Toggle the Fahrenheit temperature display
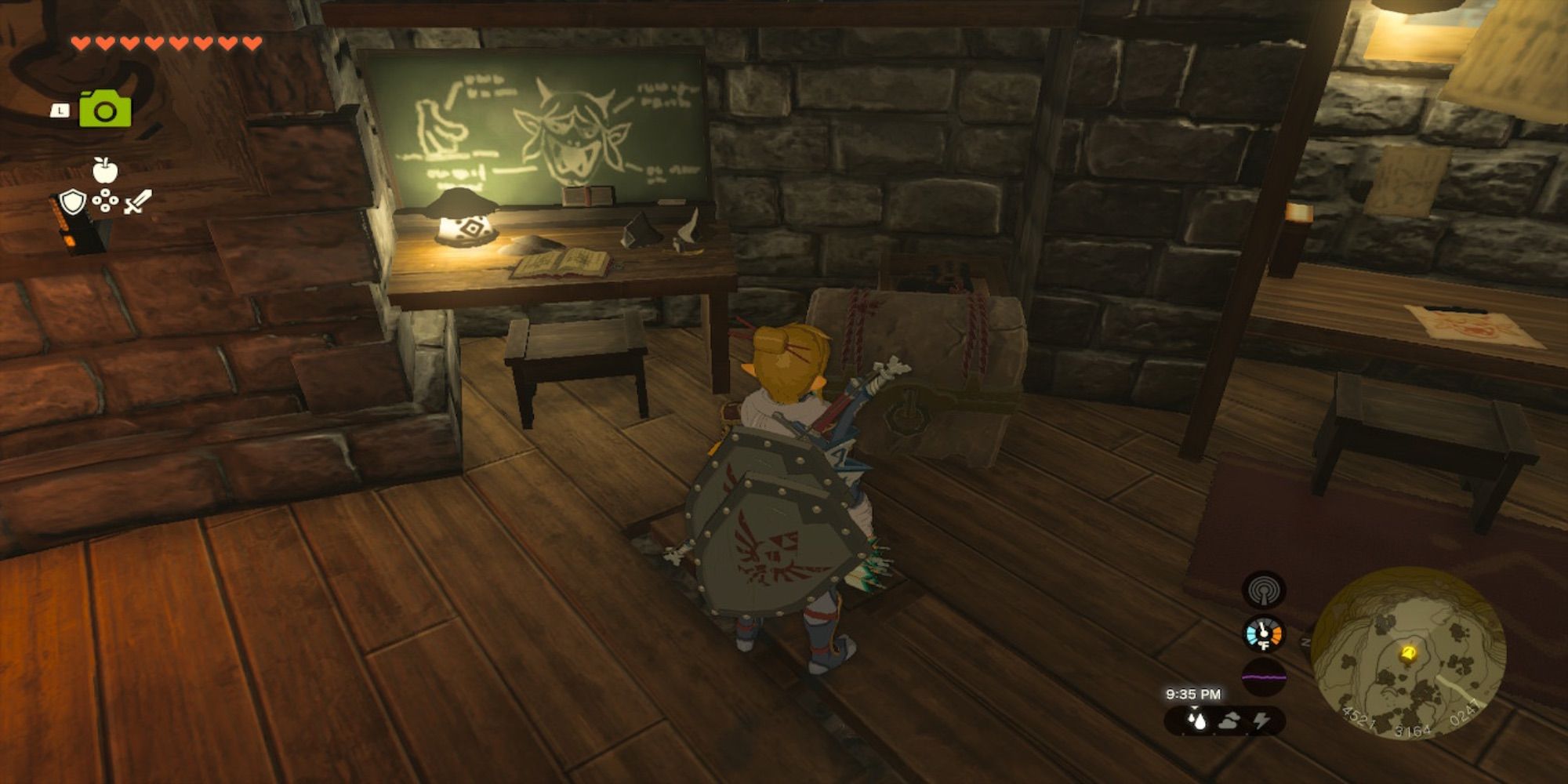This screenshot has width=1568, height=784. click(1265, 644)
